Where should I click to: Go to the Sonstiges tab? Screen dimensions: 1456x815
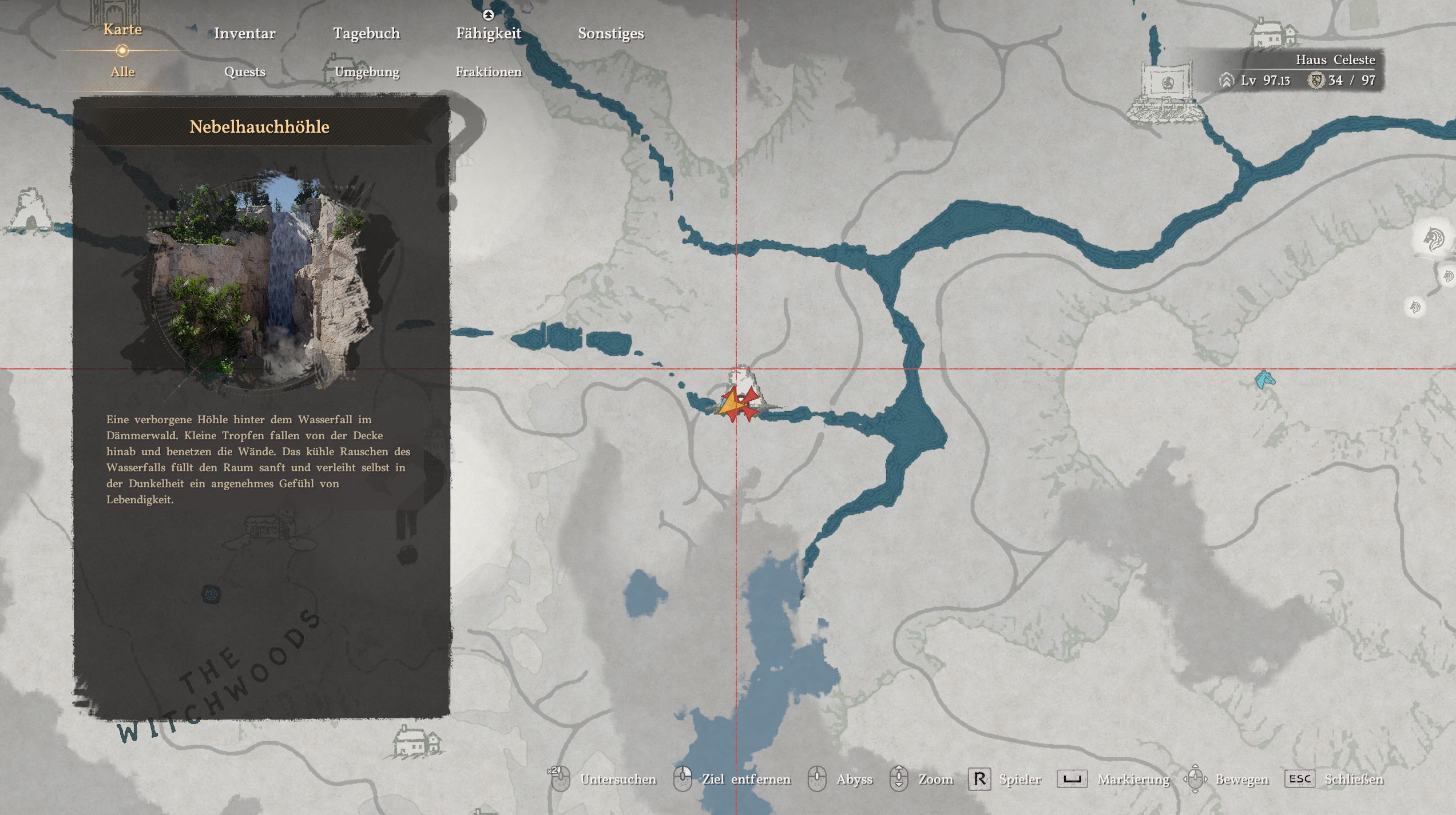click(x=610, y=33)
